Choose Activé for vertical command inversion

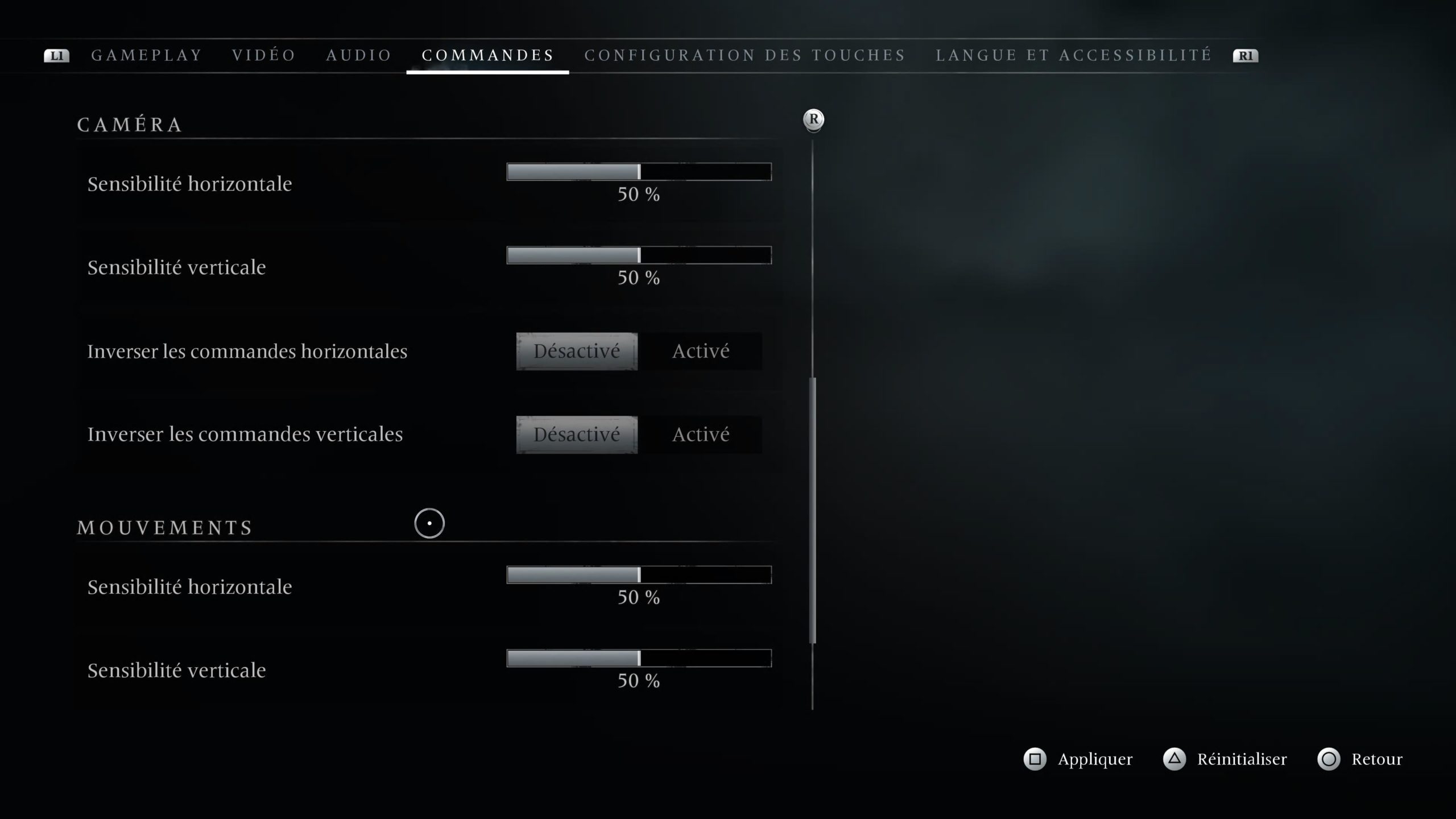(x=701, y=435)
